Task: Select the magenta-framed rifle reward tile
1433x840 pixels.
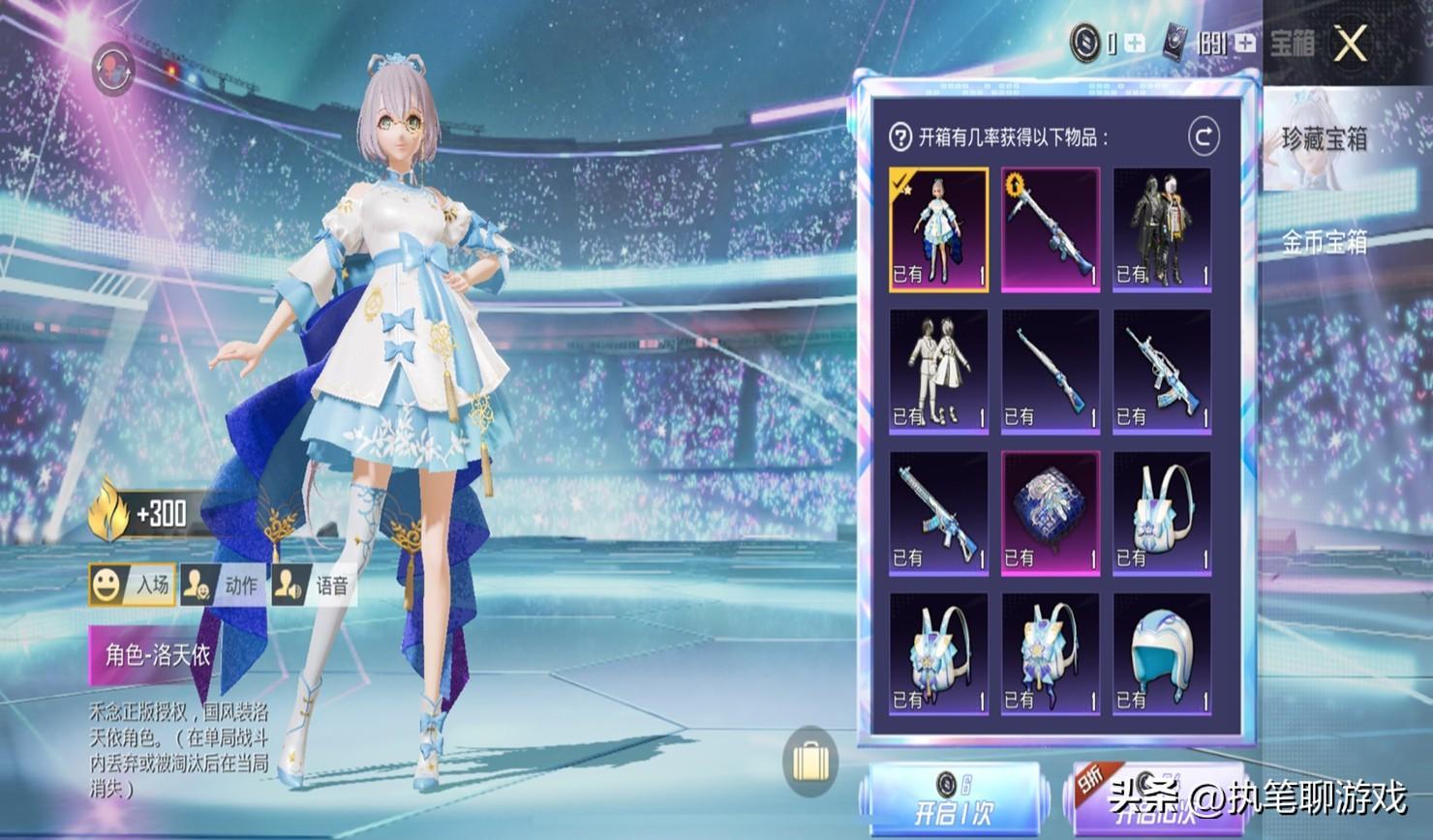Action: pyautogui.click(x=1050, y=229)
